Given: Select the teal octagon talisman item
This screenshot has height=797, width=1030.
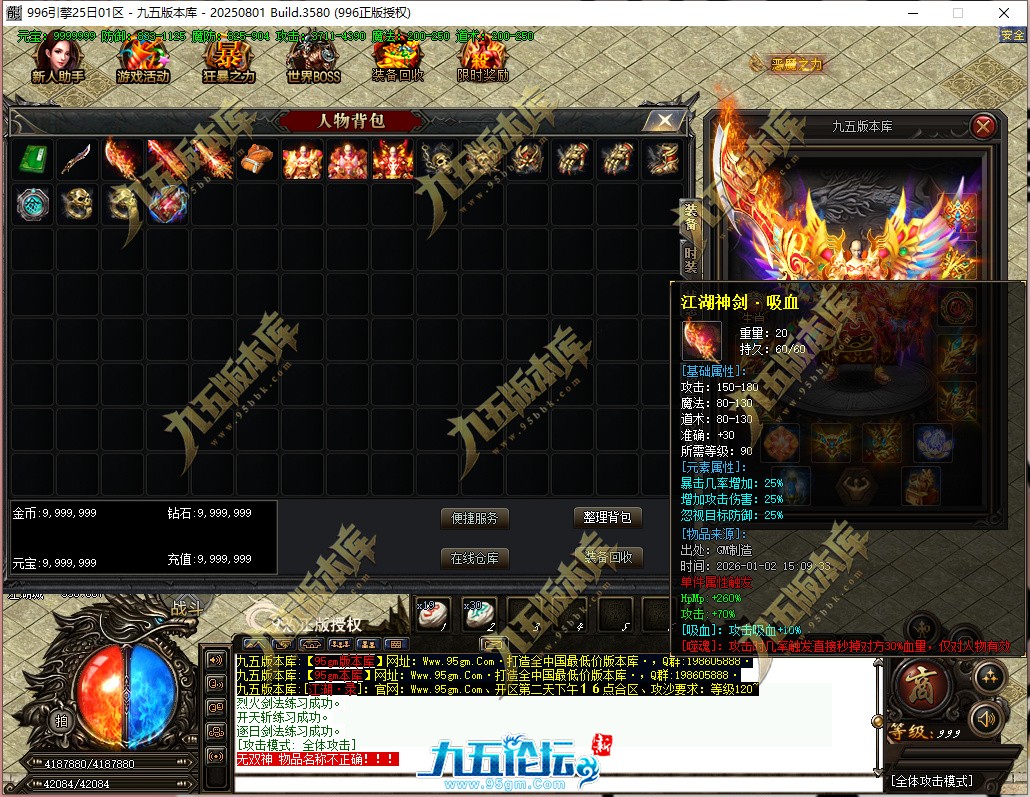Looking at the screenshot, I should (x=33, y=203).
